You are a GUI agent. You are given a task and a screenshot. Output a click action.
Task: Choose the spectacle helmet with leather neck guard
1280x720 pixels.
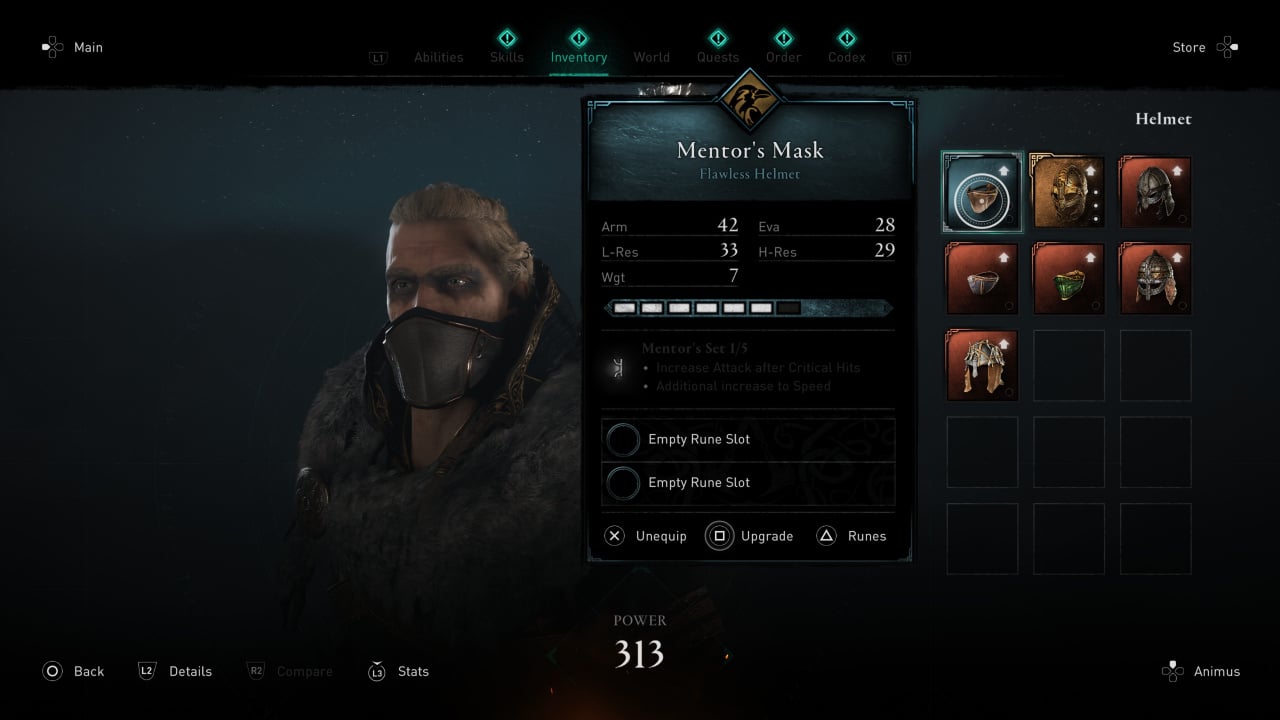[1155, 279]
